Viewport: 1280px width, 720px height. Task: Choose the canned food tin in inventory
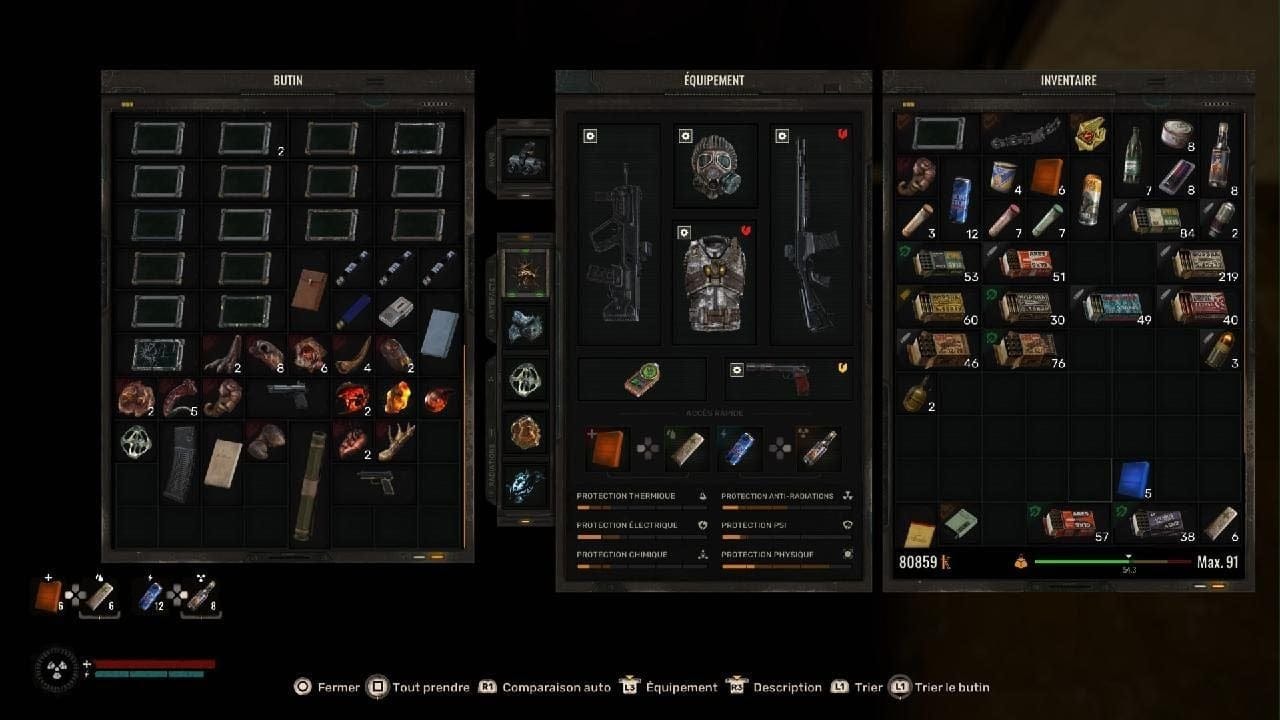tap(1175, 135)
